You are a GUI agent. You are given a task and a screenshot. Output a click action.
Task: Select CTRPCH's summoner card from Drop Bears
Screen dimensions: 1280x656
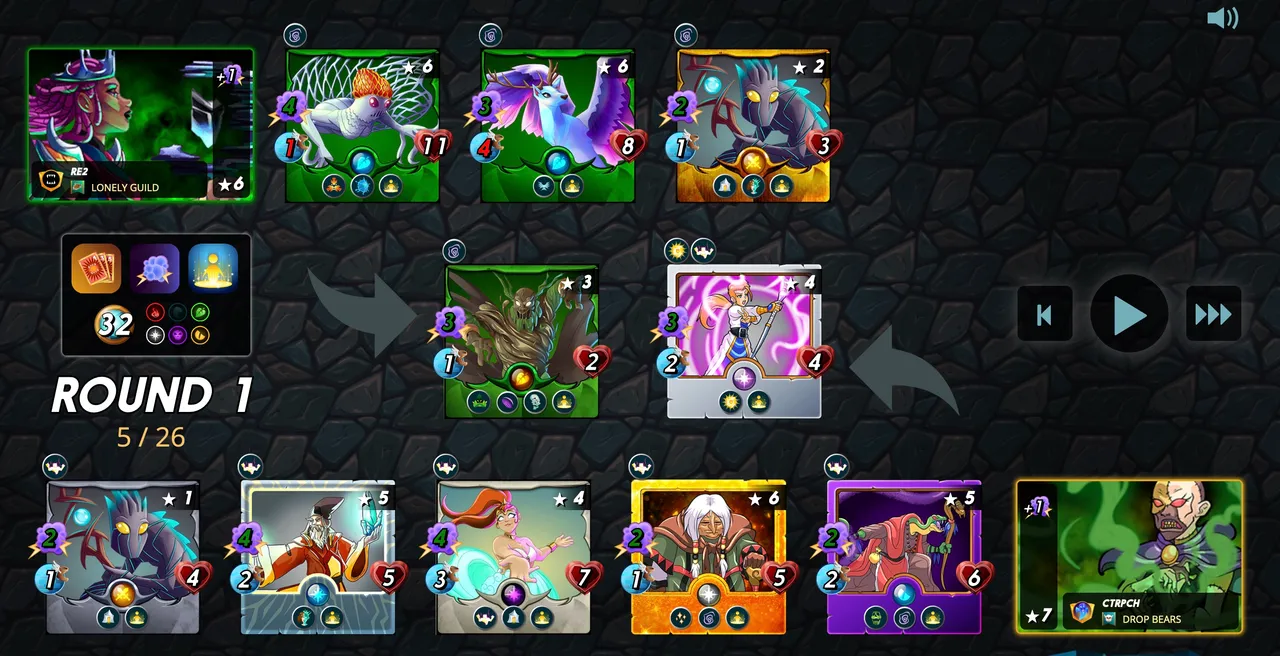[x=1129, y=556]
